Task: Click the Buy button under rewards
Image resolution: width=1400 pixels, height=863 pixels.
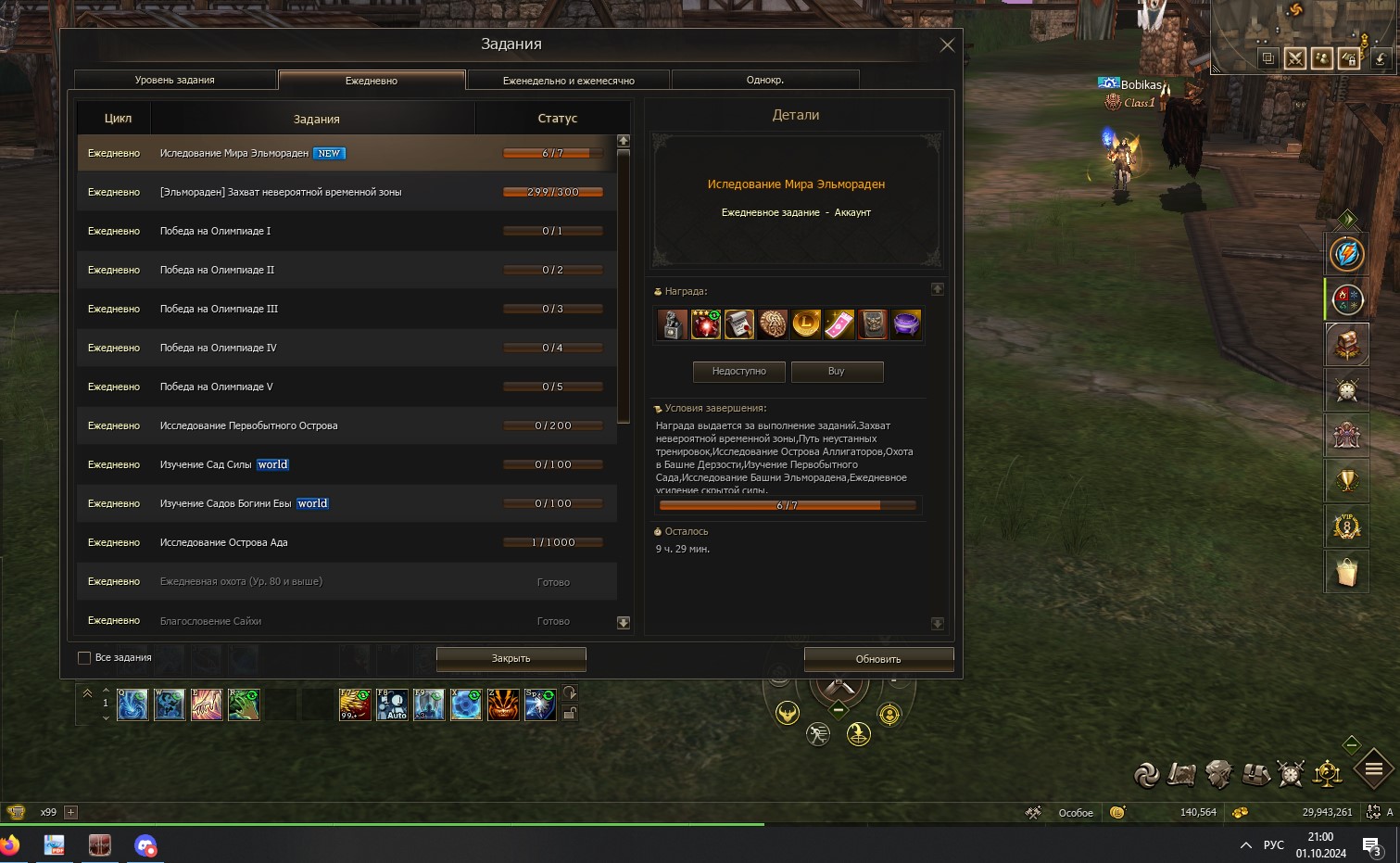Action: [x=837, y=372]
